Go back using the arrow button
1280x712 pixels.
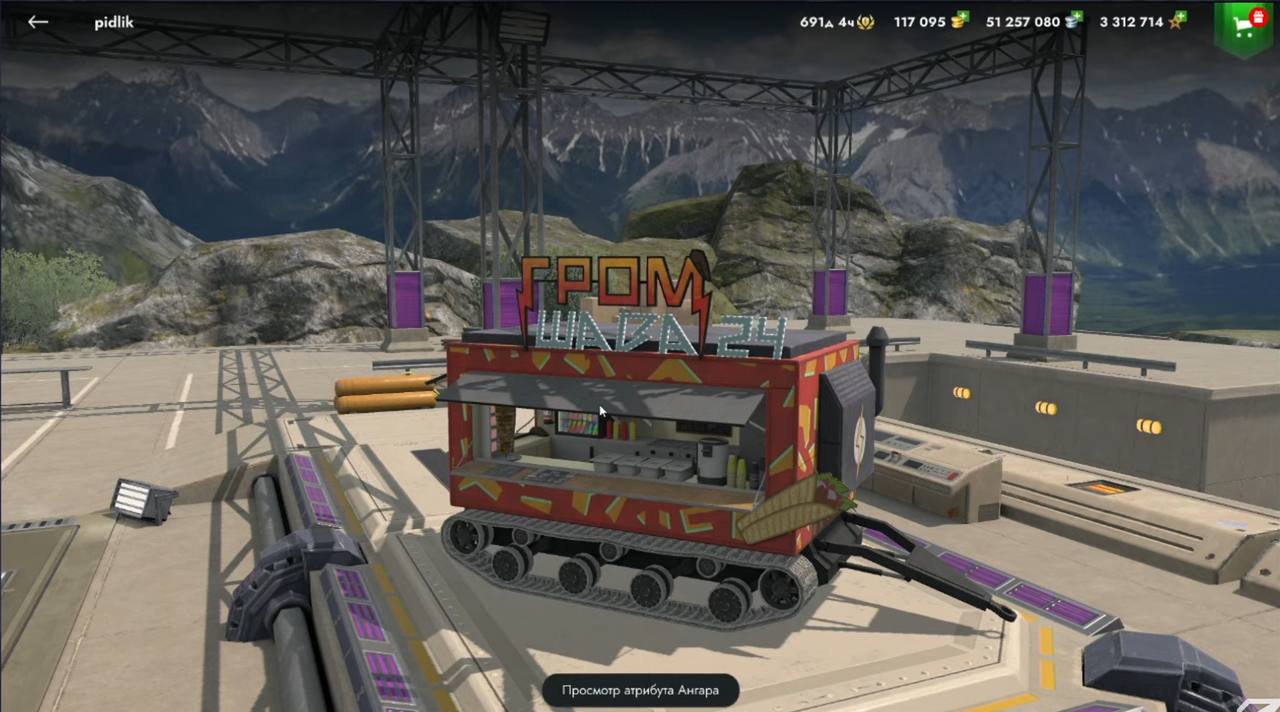(x=38, y=22)
